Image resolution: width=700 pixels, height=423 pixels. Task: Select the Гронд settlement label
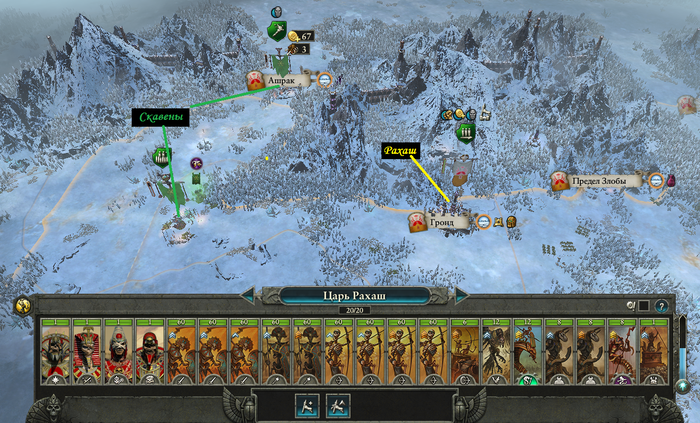coord(444,221)
